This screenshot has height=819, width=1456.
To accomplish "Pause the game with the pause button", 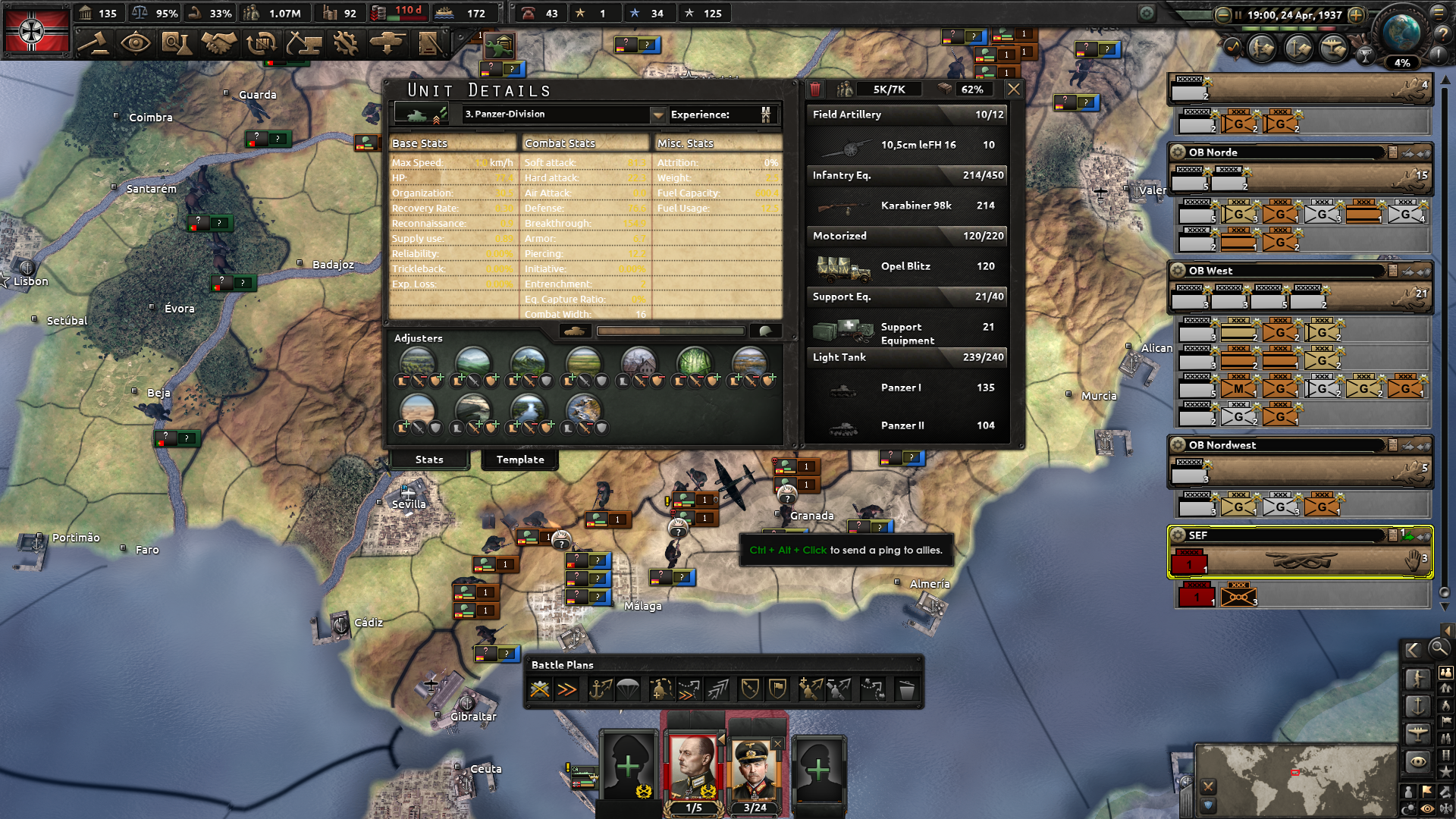I will tap(1238, 14).
